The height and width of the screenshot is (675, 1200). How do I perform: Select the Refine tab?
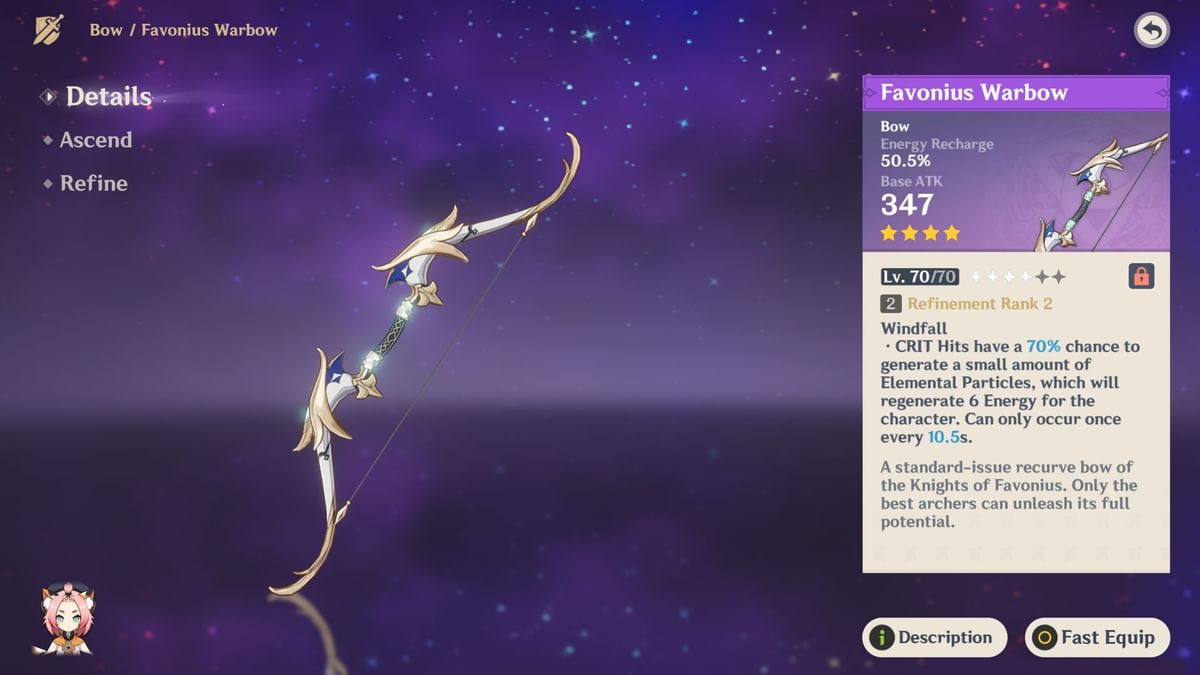pos(93,183)
